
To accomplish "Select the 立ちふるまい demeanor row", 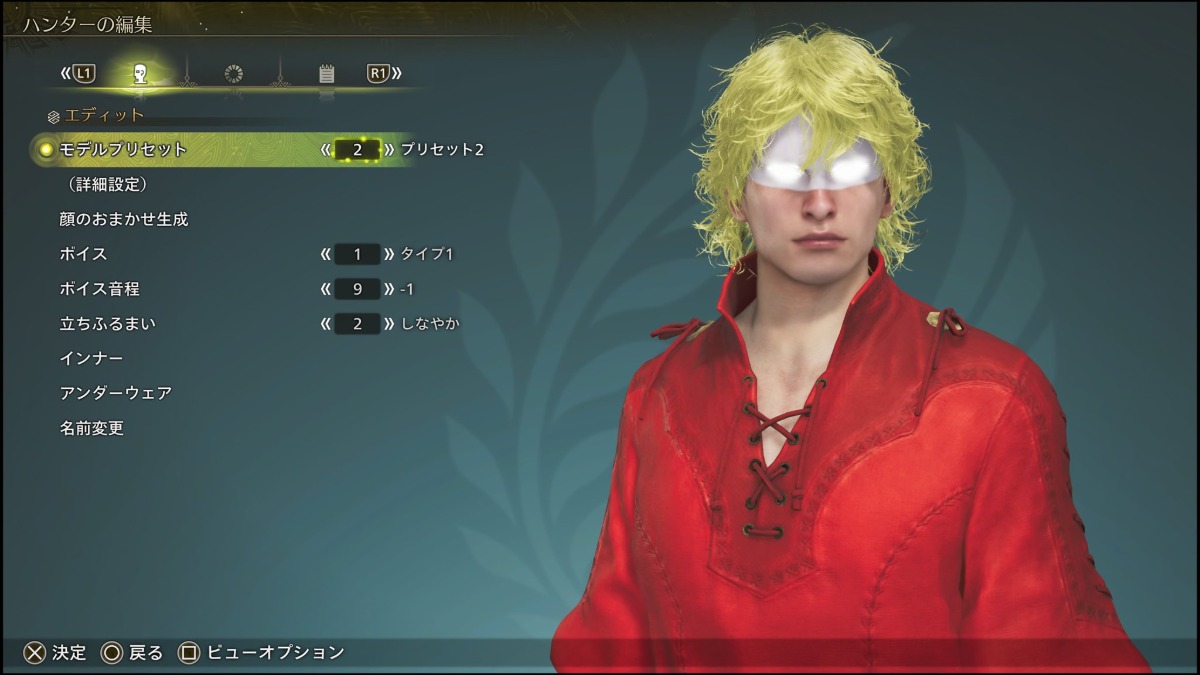I will tap(107, 324).
